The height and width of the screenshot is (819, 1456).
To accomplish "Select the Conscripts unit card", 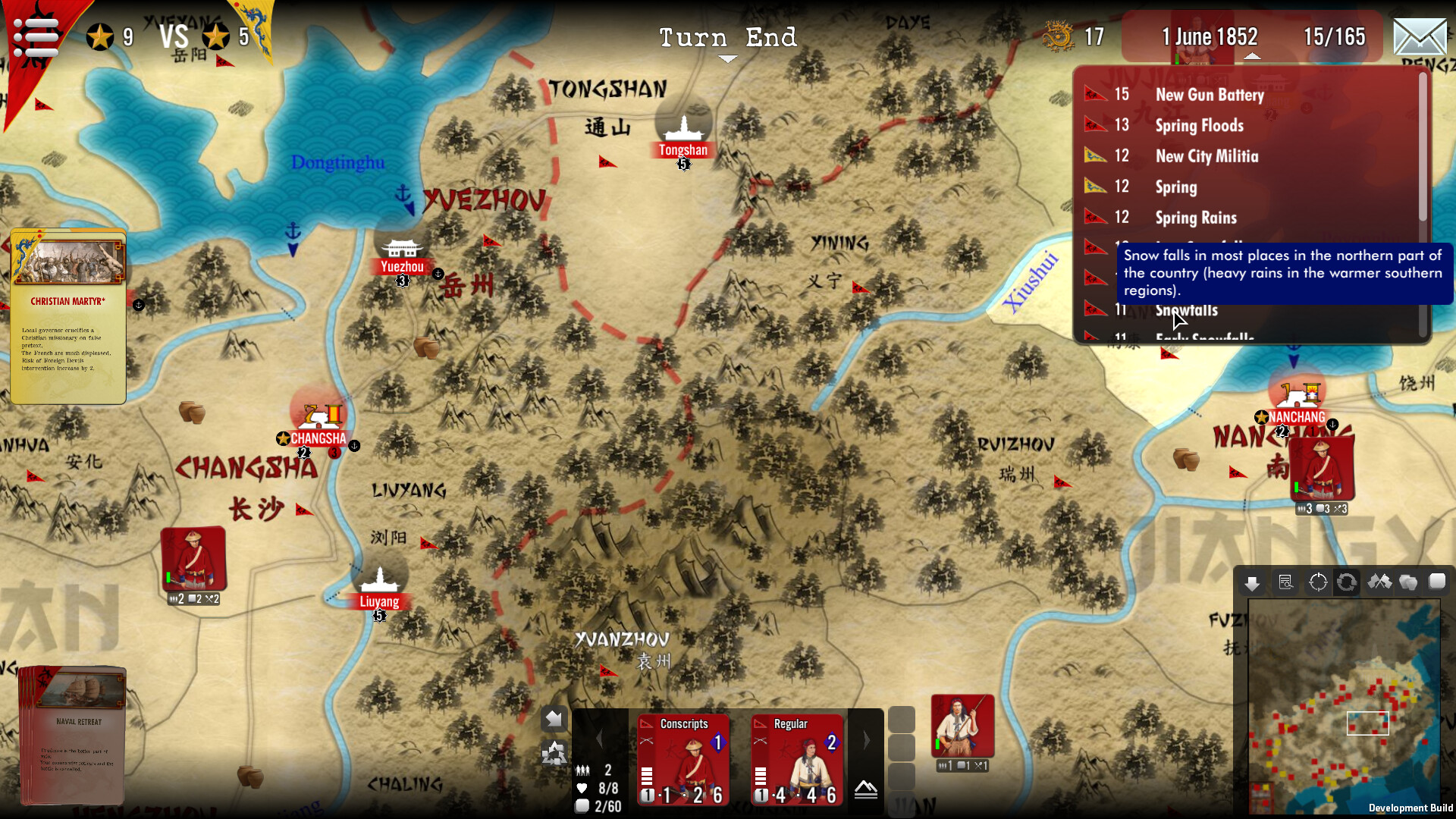I will point(683,759).
